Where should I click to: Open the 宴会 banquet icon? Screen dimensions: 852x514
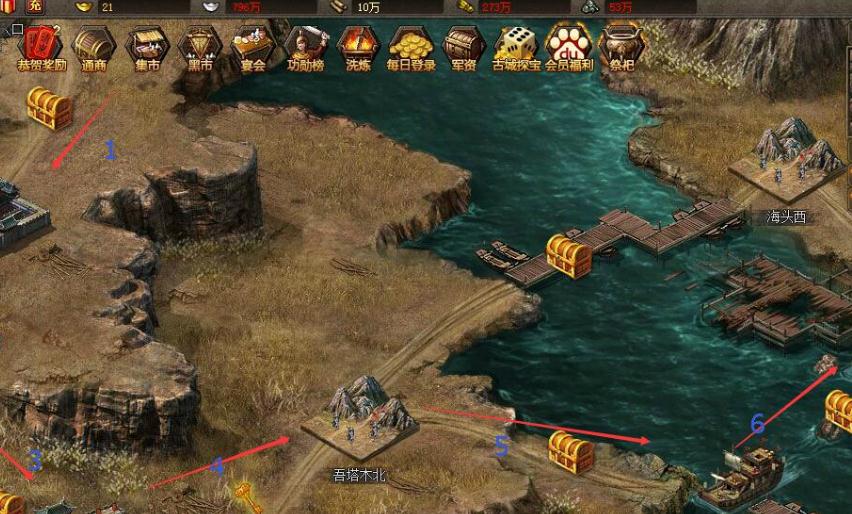point(252,45)
